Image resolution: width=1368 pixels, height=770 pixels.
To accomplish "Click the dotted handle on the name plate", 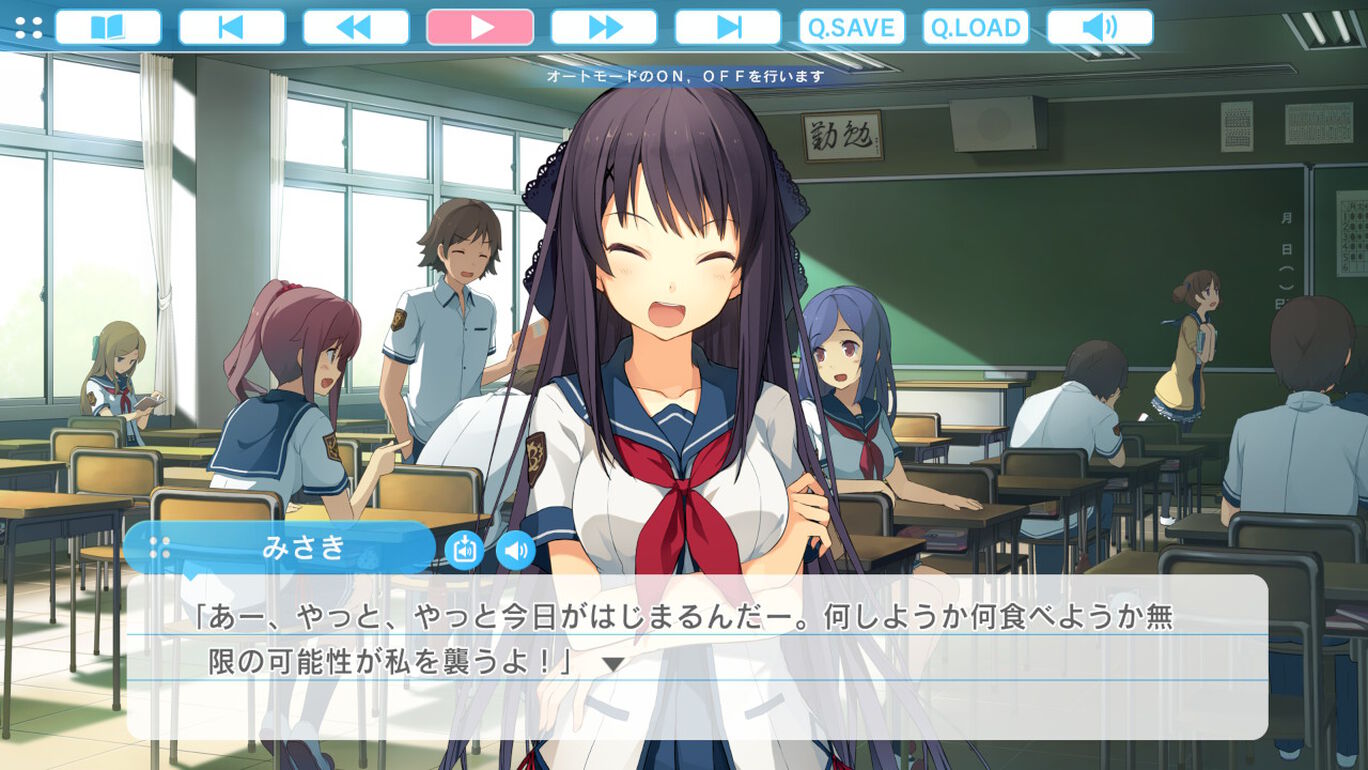I will [159, 547].
